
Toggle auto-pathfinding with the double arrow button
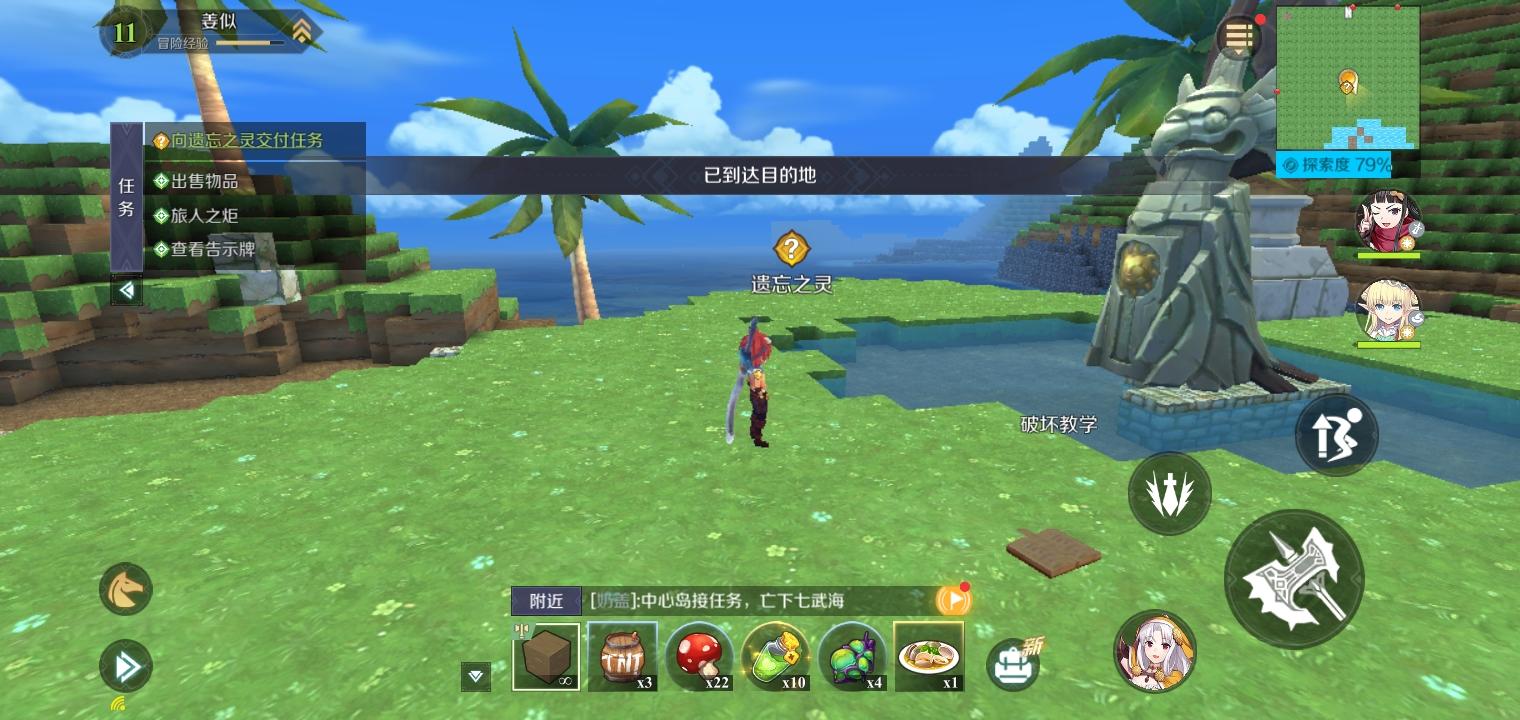pos(124,666)
